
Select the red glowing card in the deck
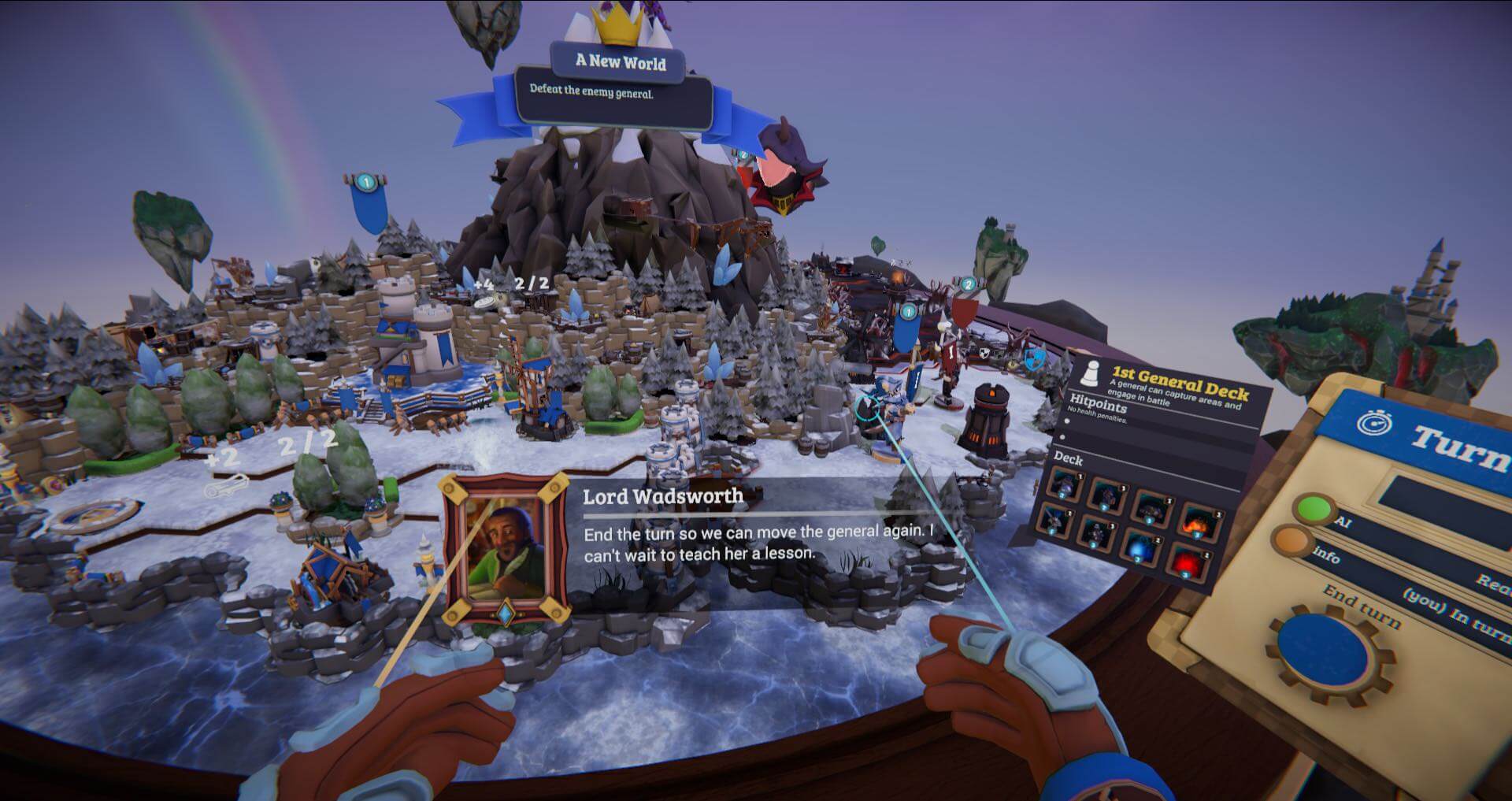(x=1189, y=562)
